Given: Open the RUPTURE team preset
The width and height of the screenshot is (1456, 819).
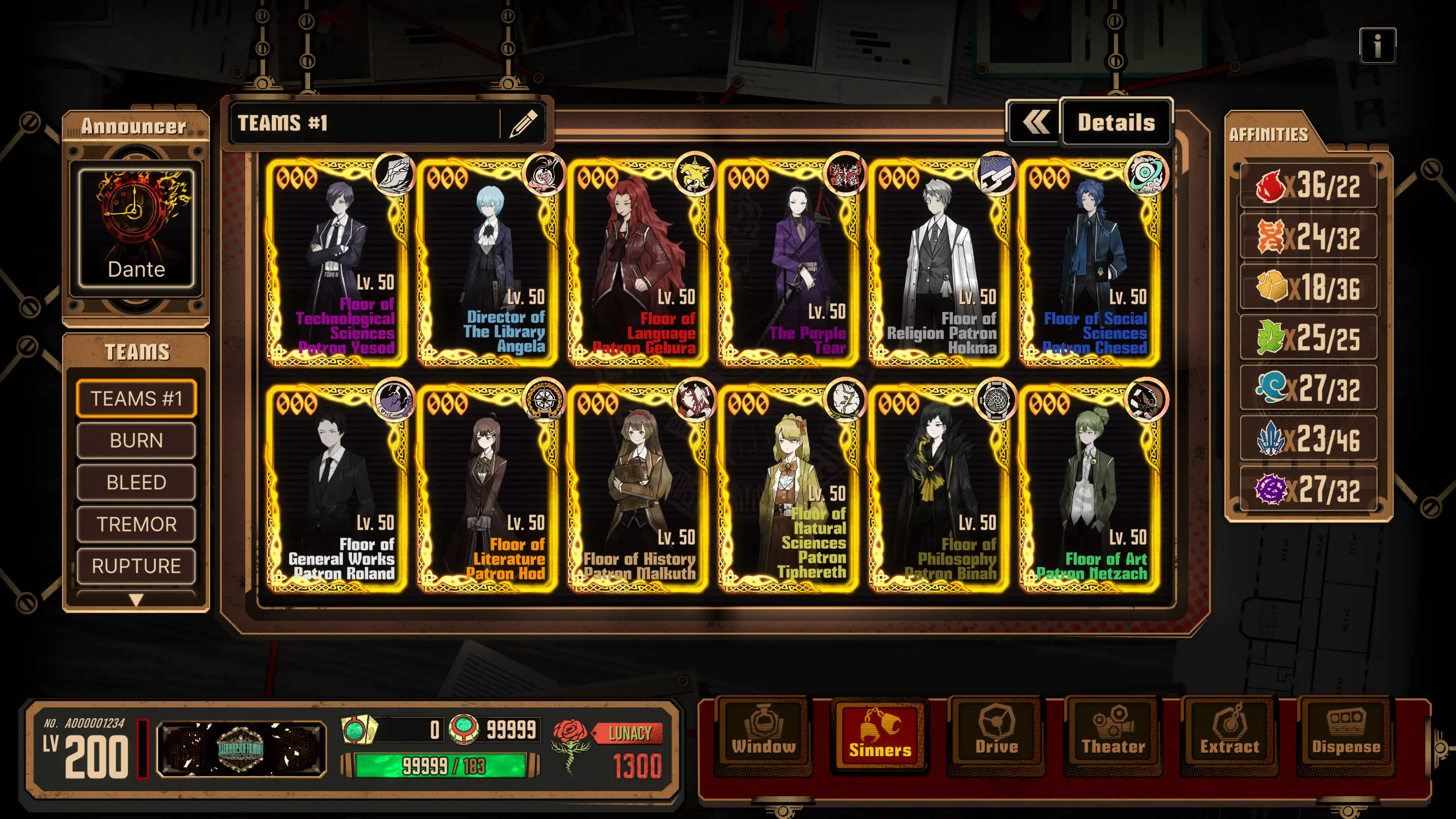Looking at the screenshot, I should pos(136,566).
